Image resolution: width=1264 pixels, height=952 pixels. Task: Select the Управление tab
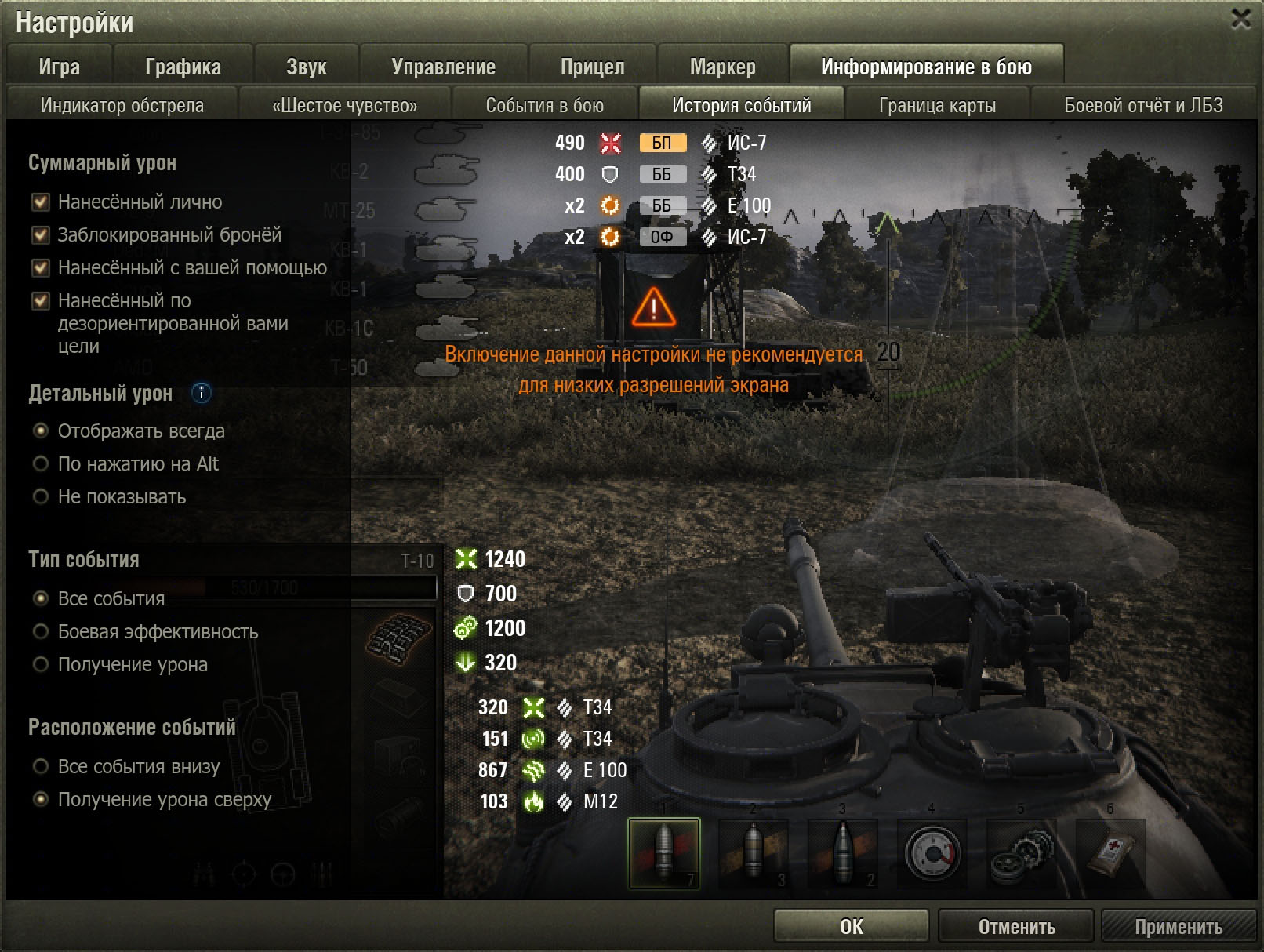click(443, 67)
